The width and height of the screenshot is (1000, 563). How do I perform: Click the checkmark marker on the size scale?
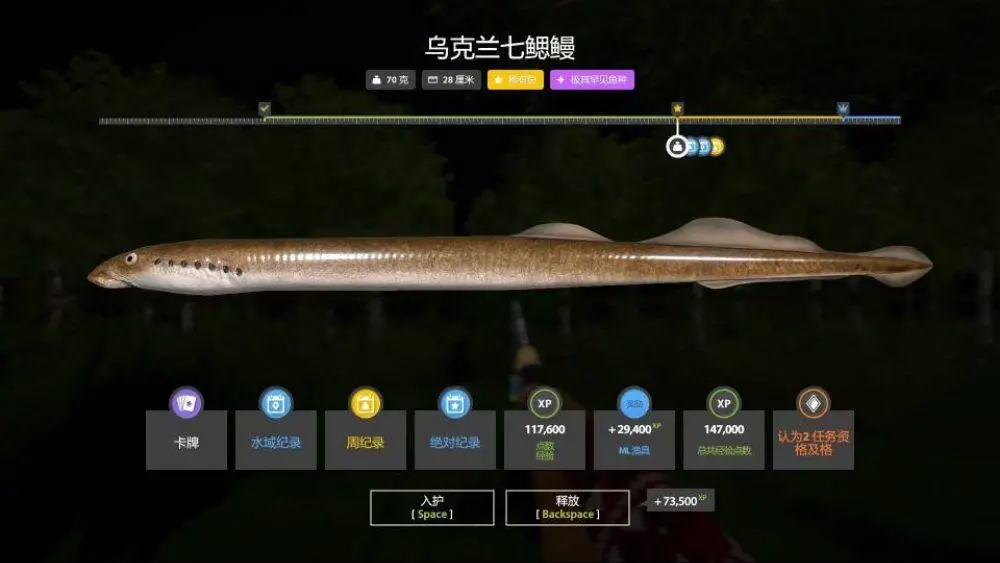[264, 108]
